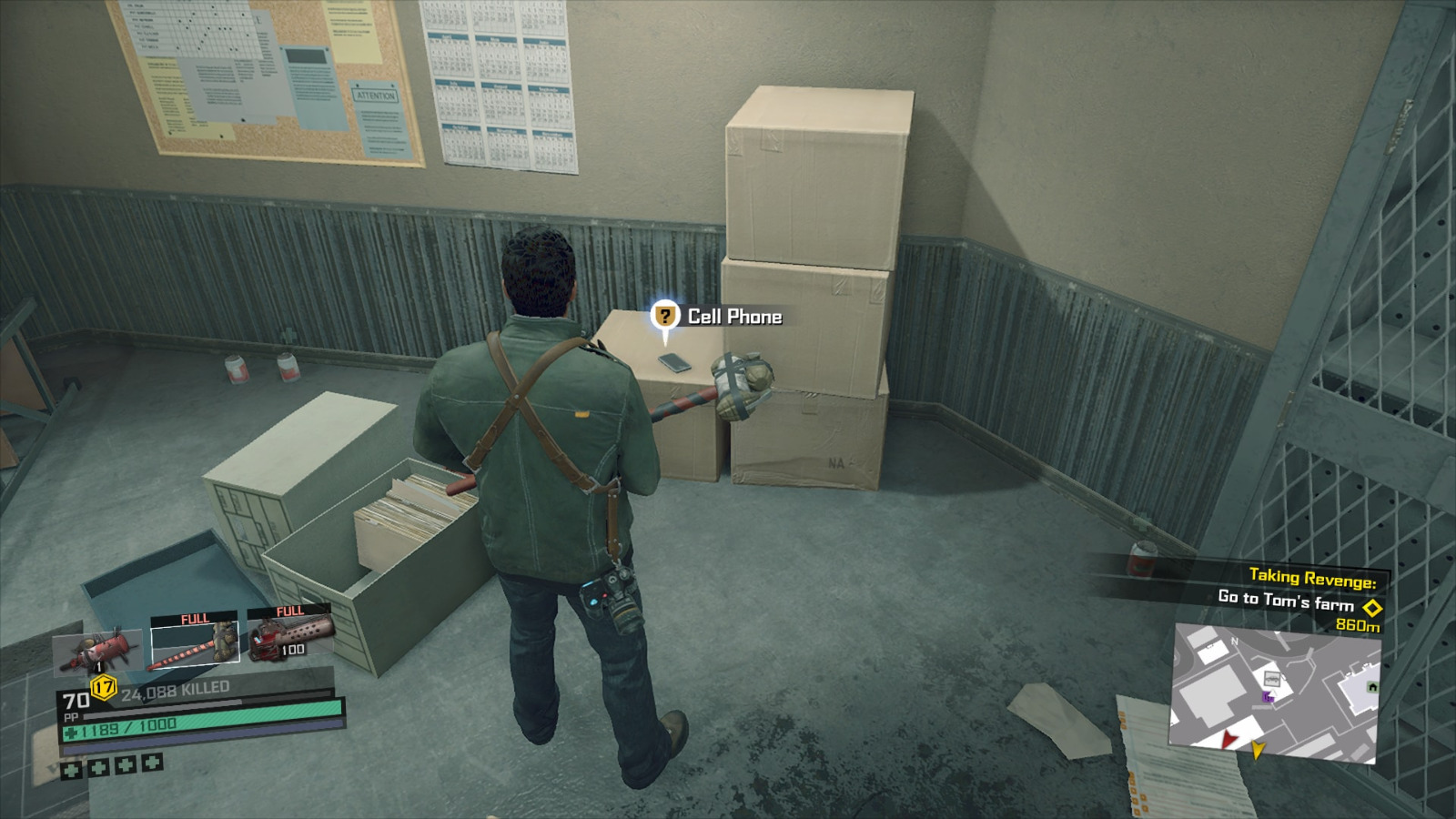Toggle the second FULL durability indicator above minigun
The height and width of the screenshot is (819, 1456).
[x=291, y=611]
